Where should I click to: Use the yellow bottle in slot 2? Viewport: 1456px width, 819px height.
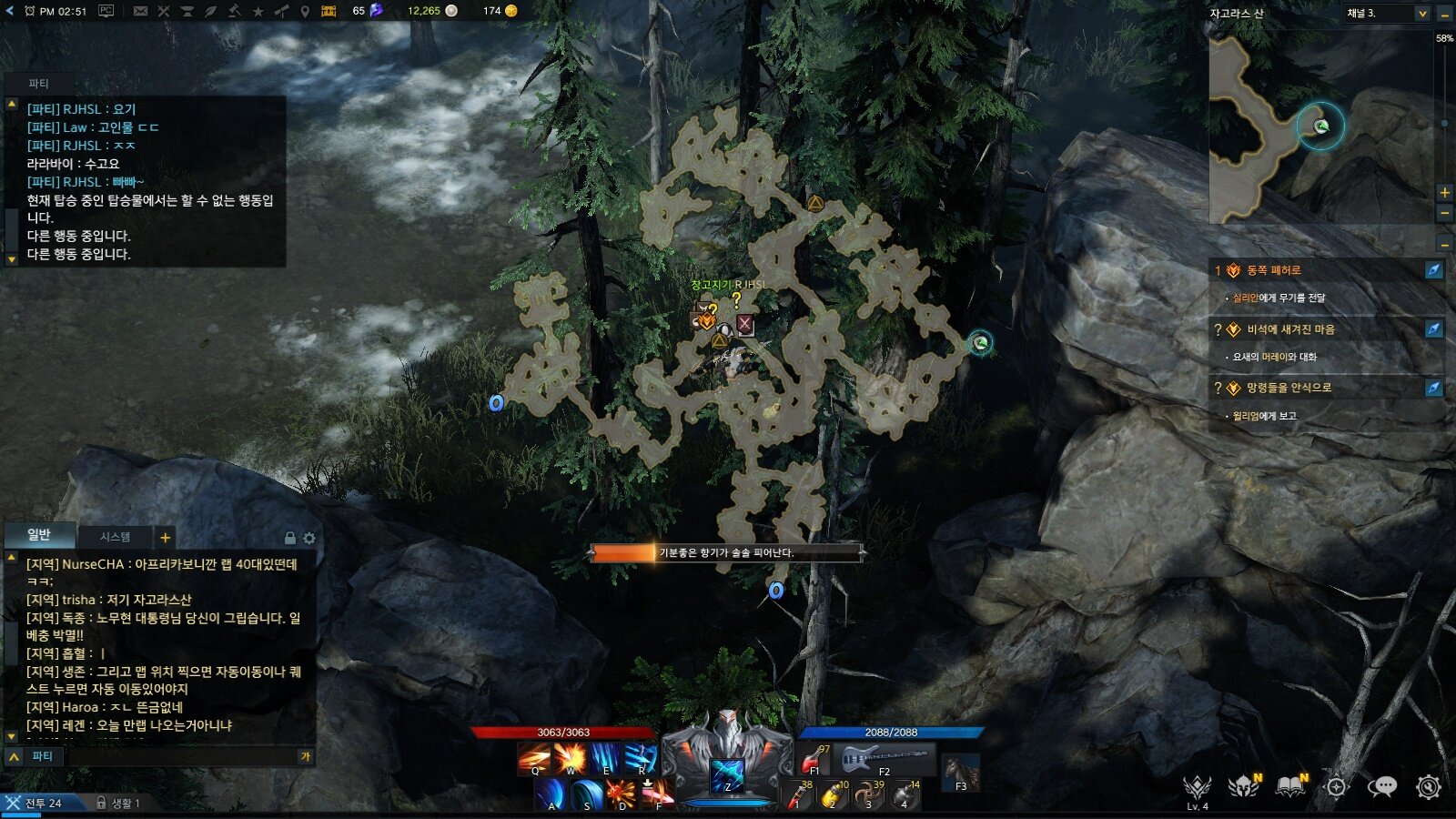pyautogui.click(x=831, y=795)
